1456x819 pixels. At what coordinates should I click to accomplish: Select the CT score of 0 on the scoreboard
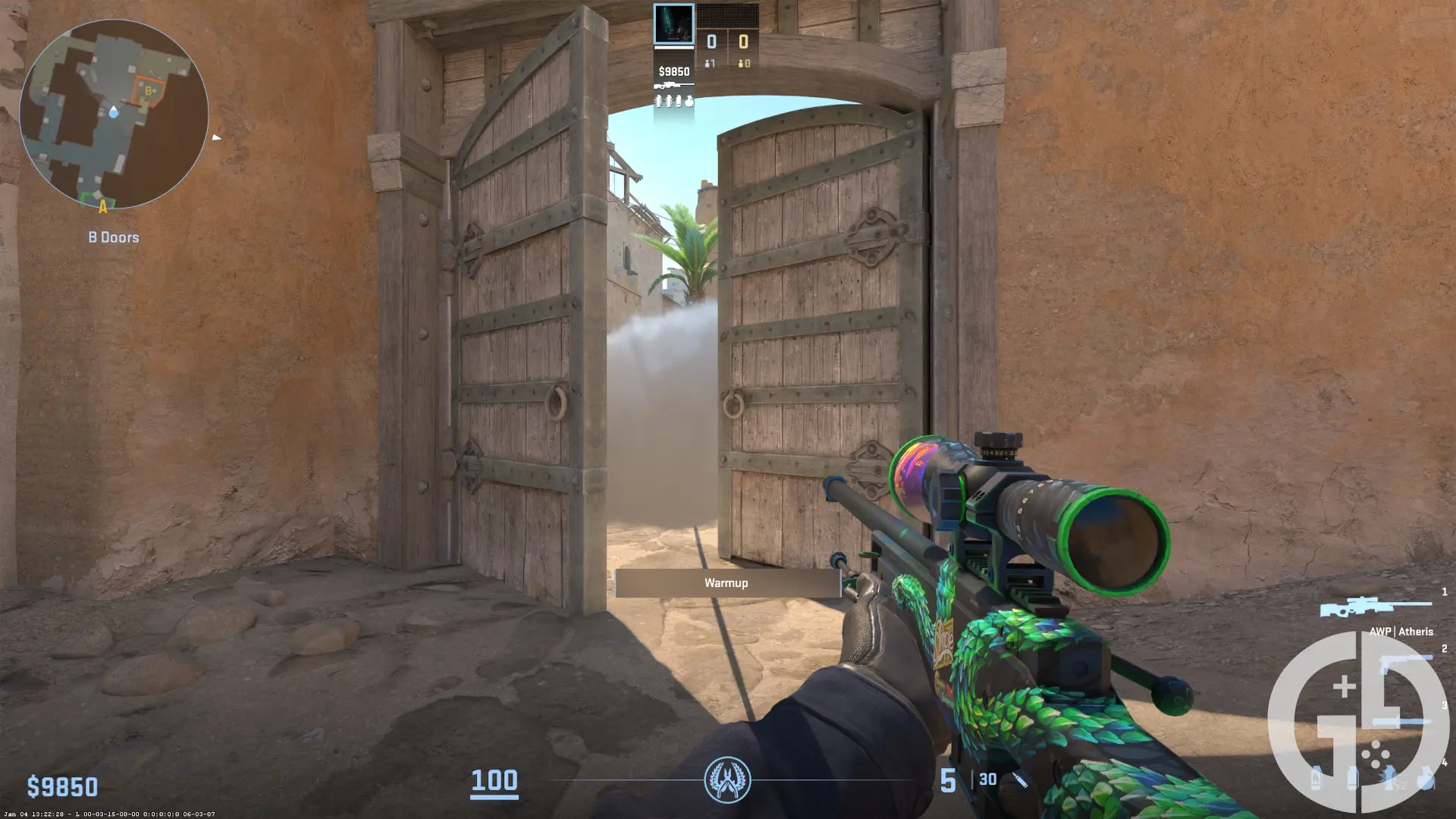711,42
